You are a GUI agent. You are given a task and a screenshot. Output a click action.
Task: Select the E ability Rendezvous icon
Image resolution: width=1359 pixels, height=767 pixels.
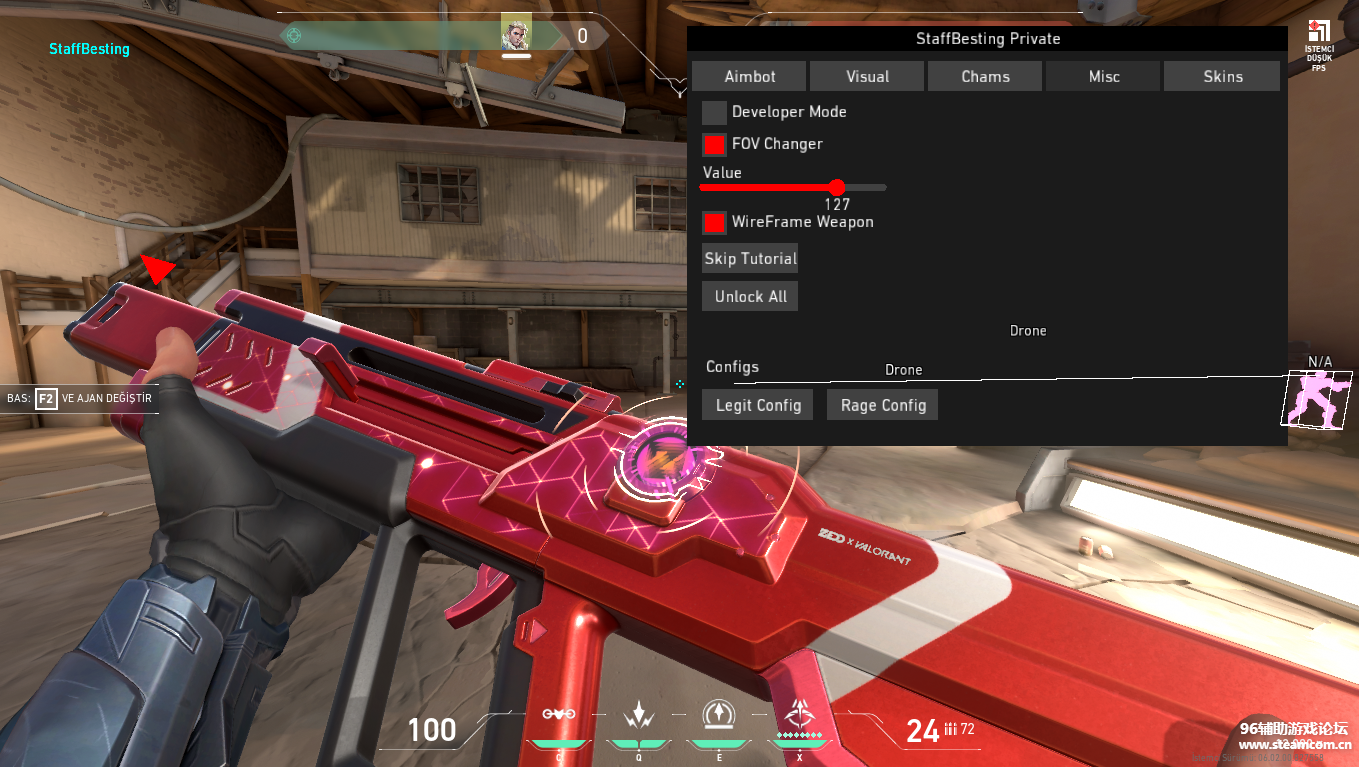[719, 715]
